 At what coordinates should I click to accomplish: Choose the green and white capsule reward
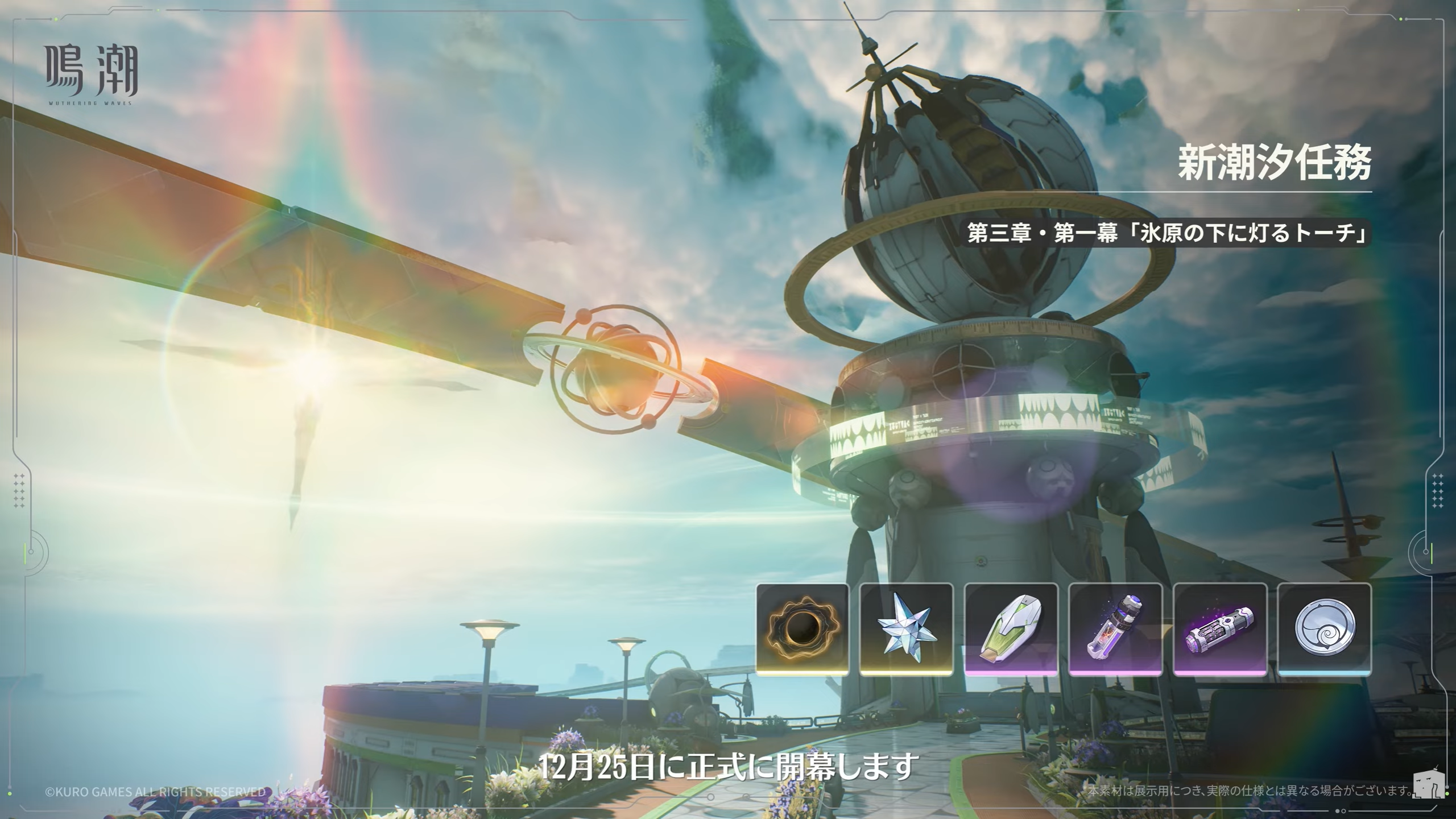[1011, 629]
